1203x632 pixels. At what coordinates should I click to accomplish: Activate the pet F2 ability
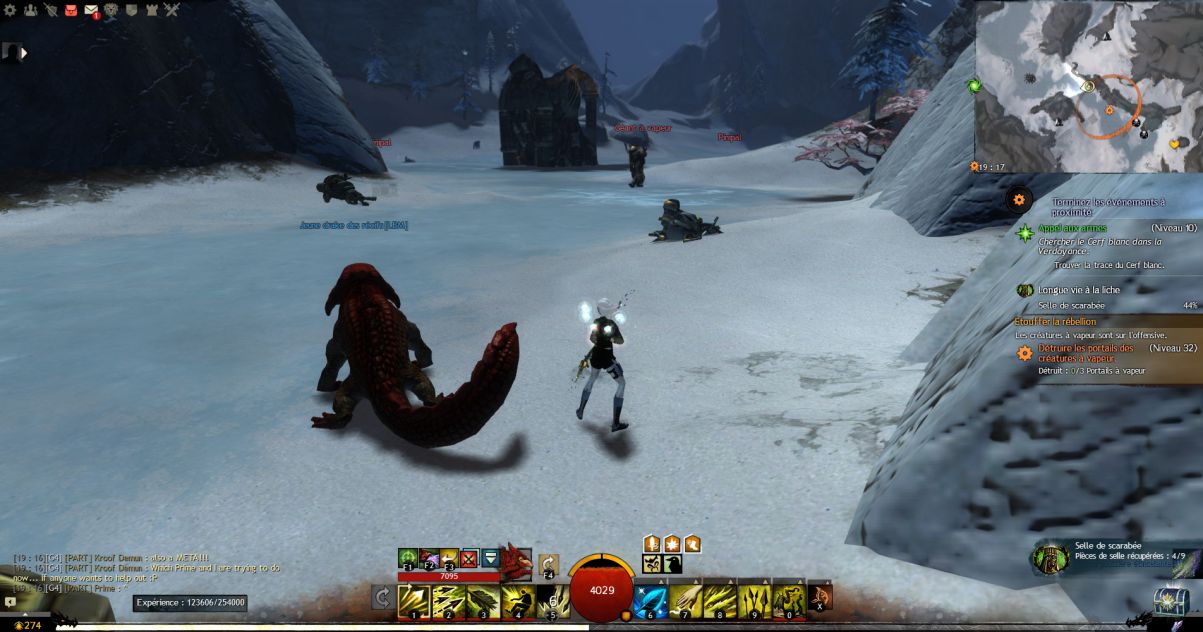pos(428,557)
